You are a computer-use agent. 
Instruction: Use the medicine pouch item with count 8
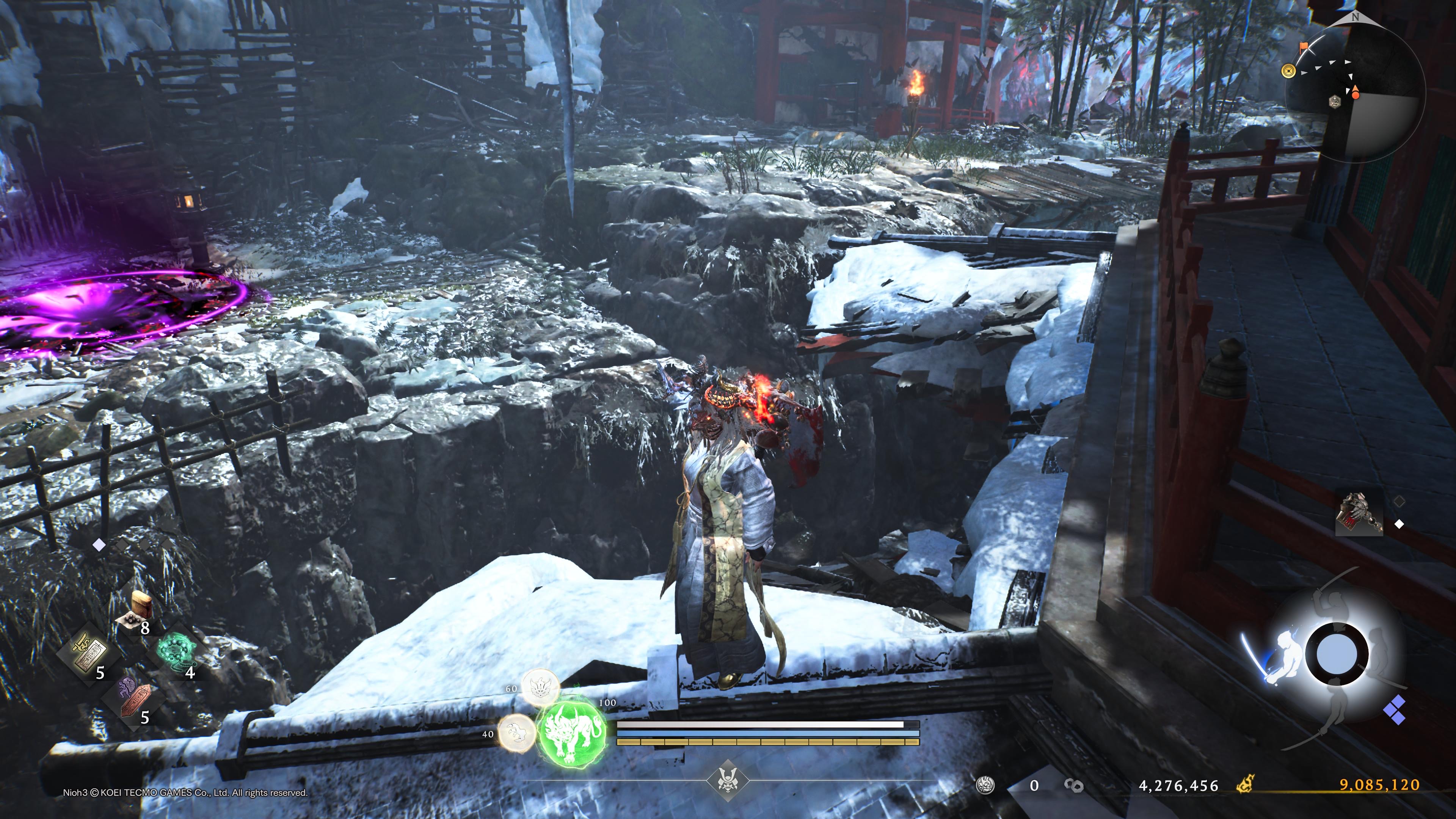tap(139, 609)
